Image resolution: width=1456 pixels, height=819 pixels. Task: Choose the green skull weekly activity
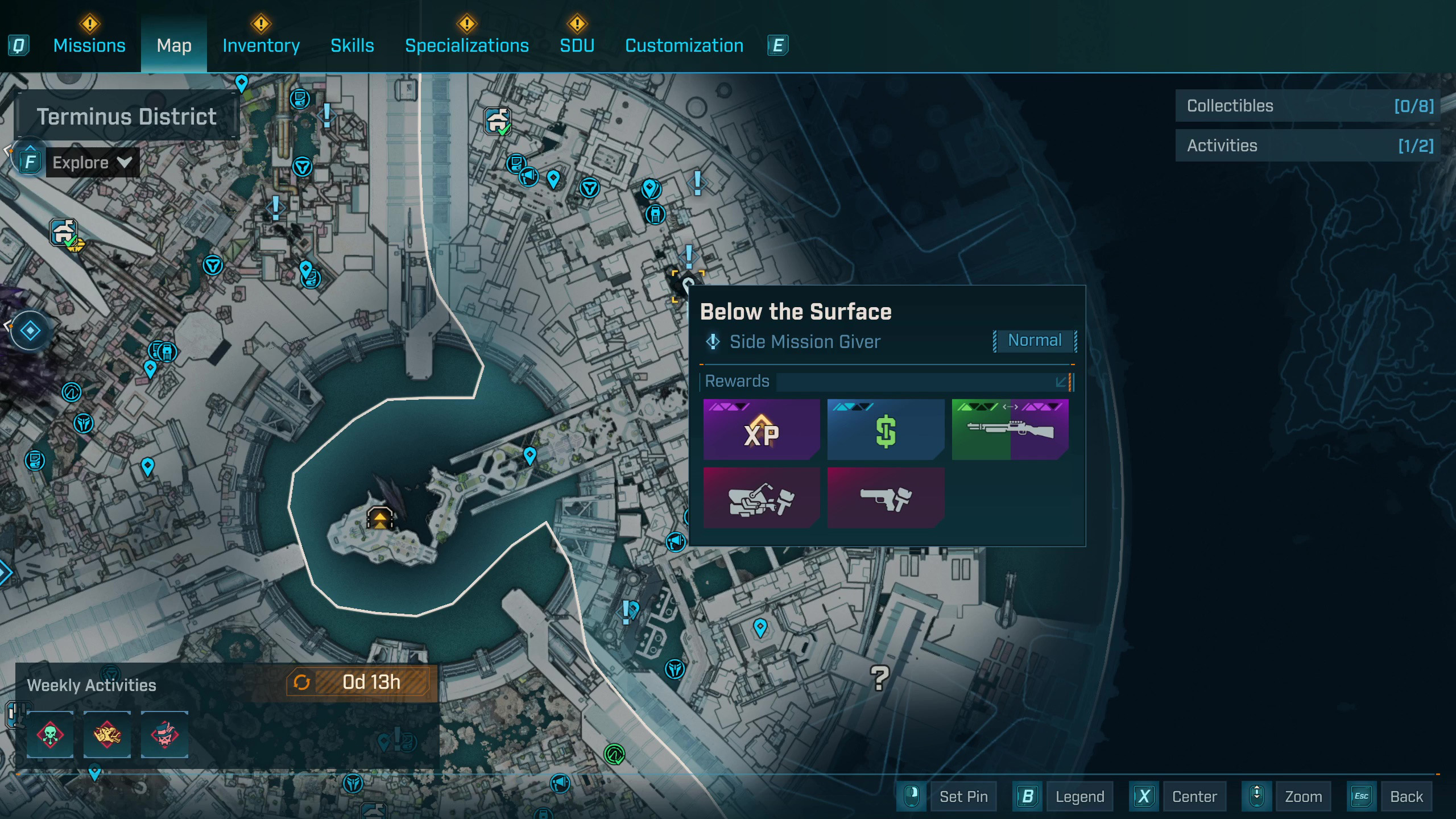[50, 734]
